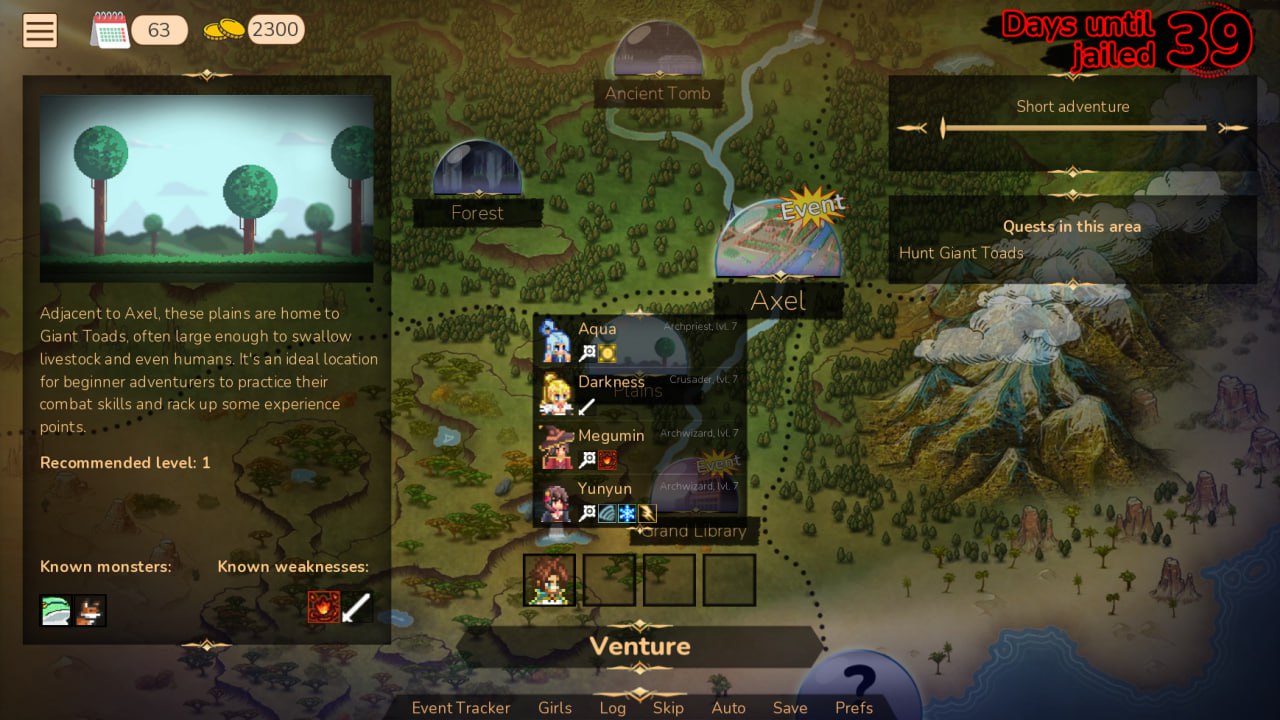Open the Prefs menu

click(x=855, y=707)
